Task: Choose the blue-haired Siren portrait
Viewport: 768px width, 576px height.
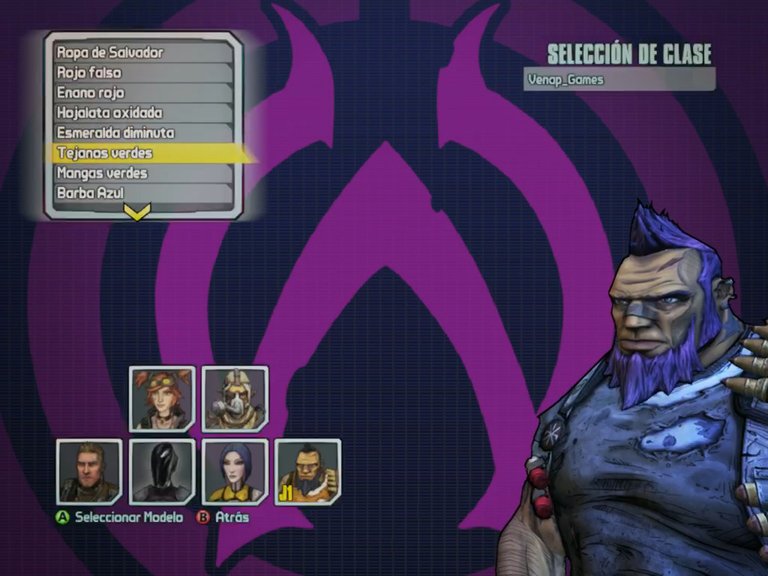Action: (x=235, y=471)
